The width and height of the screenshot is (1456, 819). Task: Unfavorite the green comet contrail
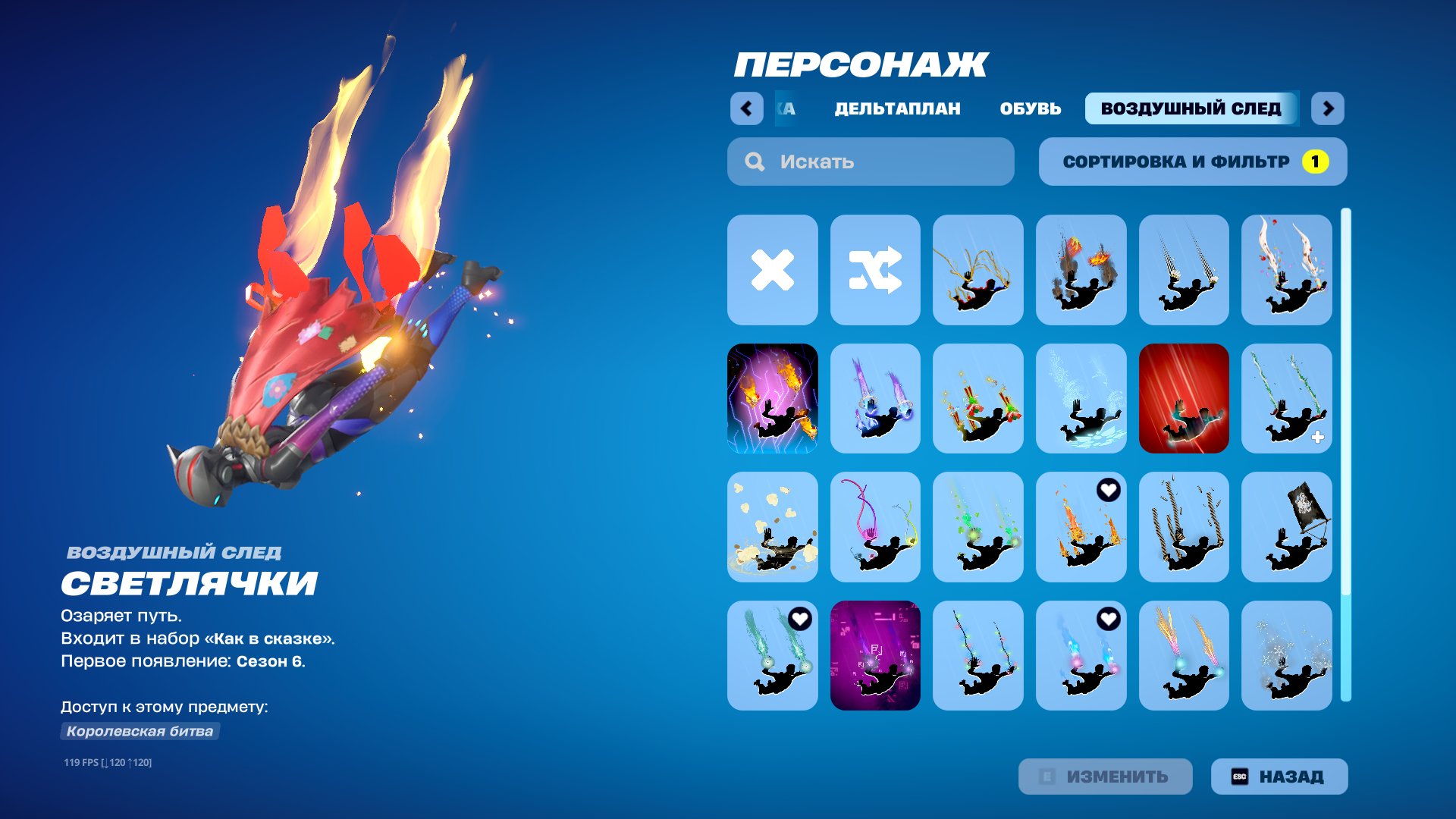pyautogui.click(x=801, y=618)
